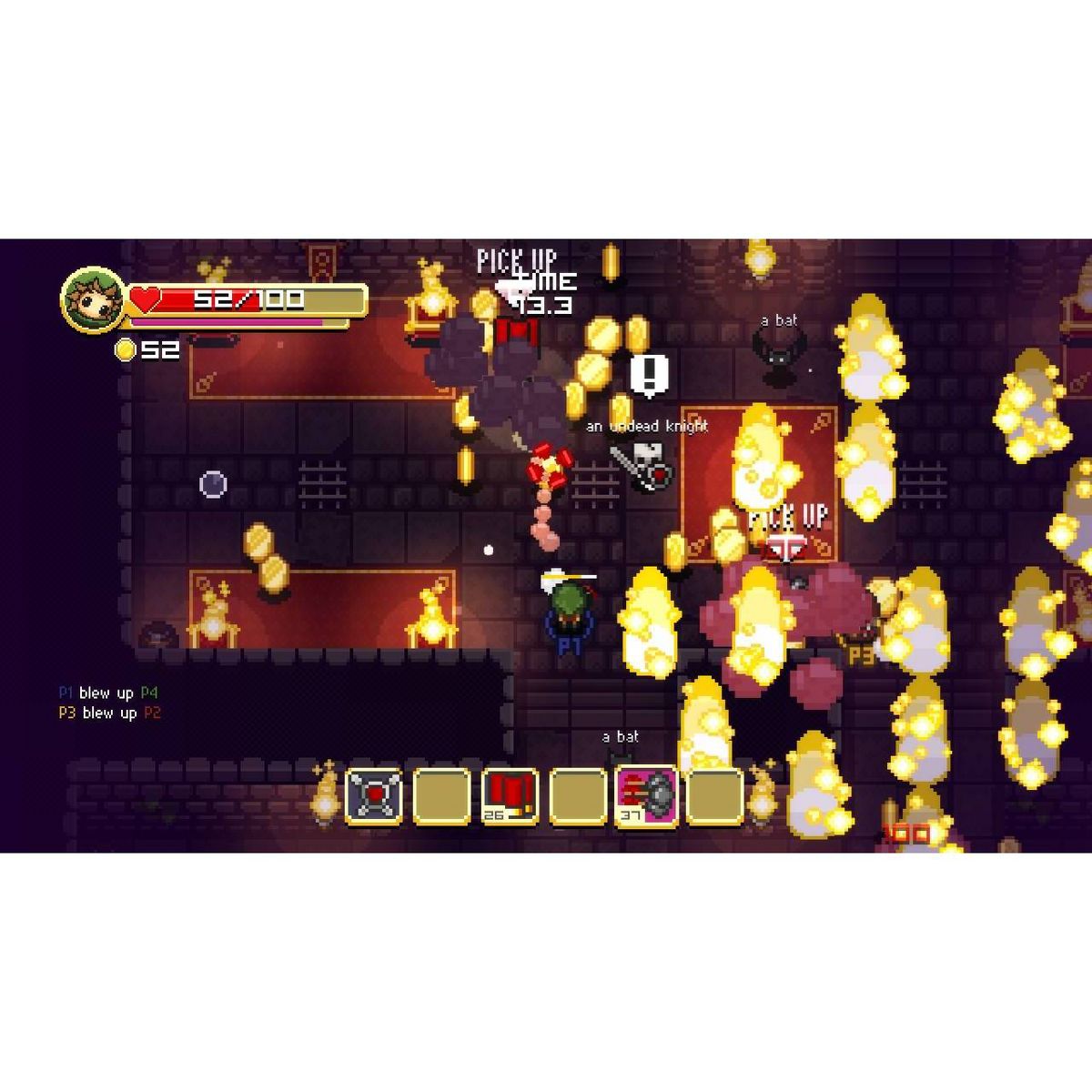Click the green-hooded player portrait

click(x=92, y=299)
